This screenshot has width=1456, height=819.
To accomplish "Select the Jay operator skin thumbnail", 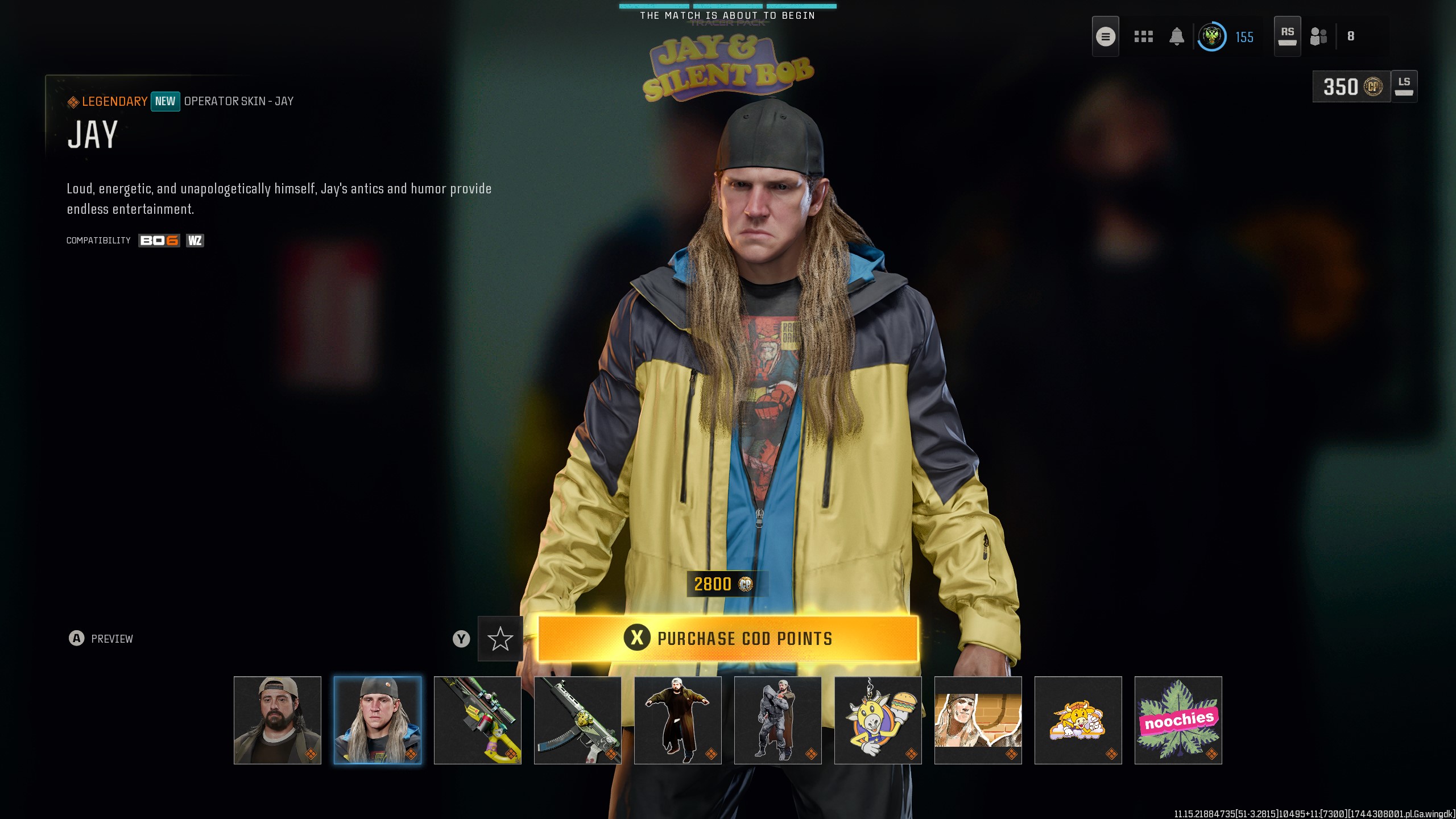I will click(x=378, y=720).
